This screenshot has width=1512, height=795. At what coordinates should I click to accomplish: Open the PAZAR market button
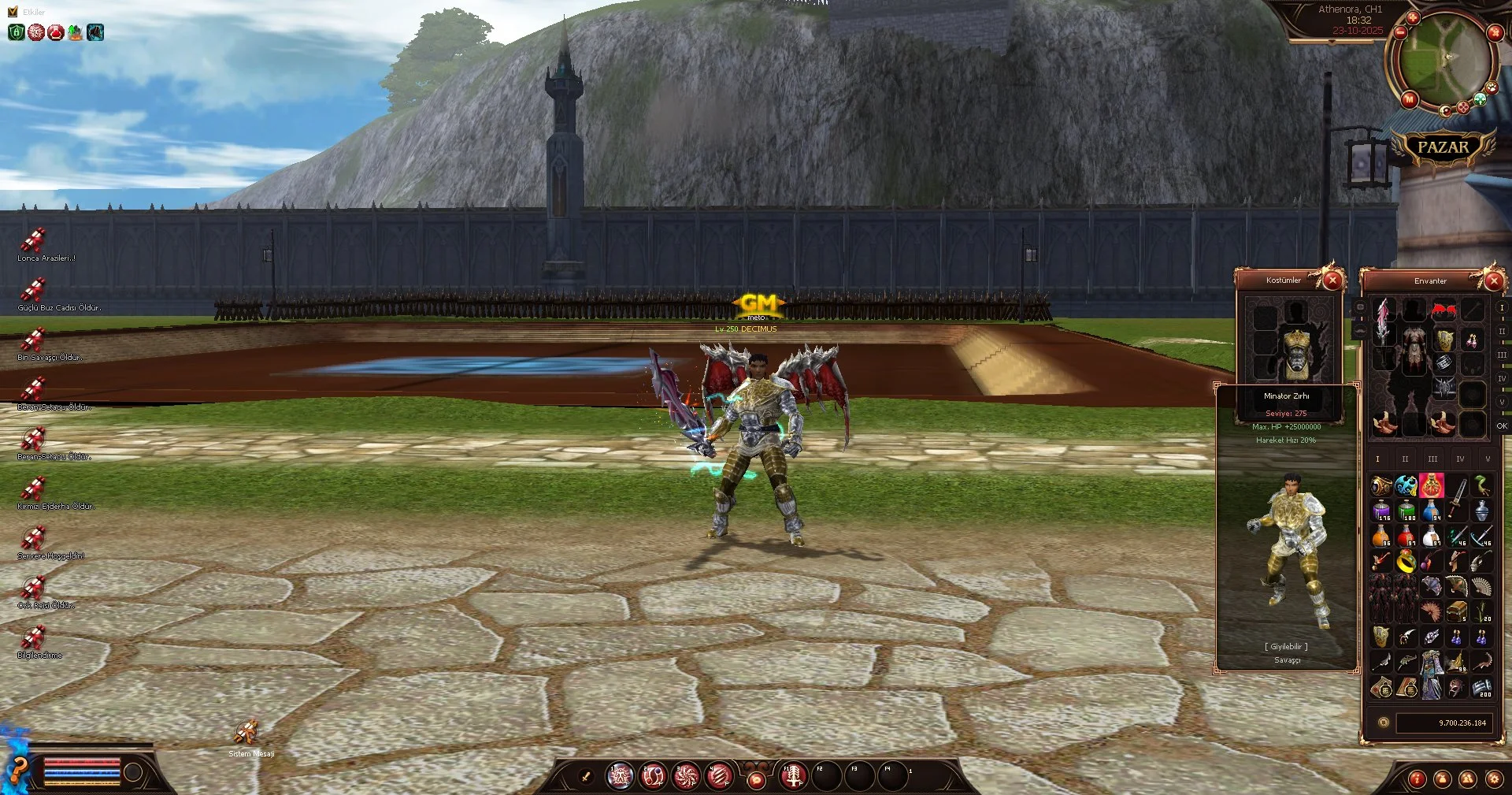click(1443, 147)
